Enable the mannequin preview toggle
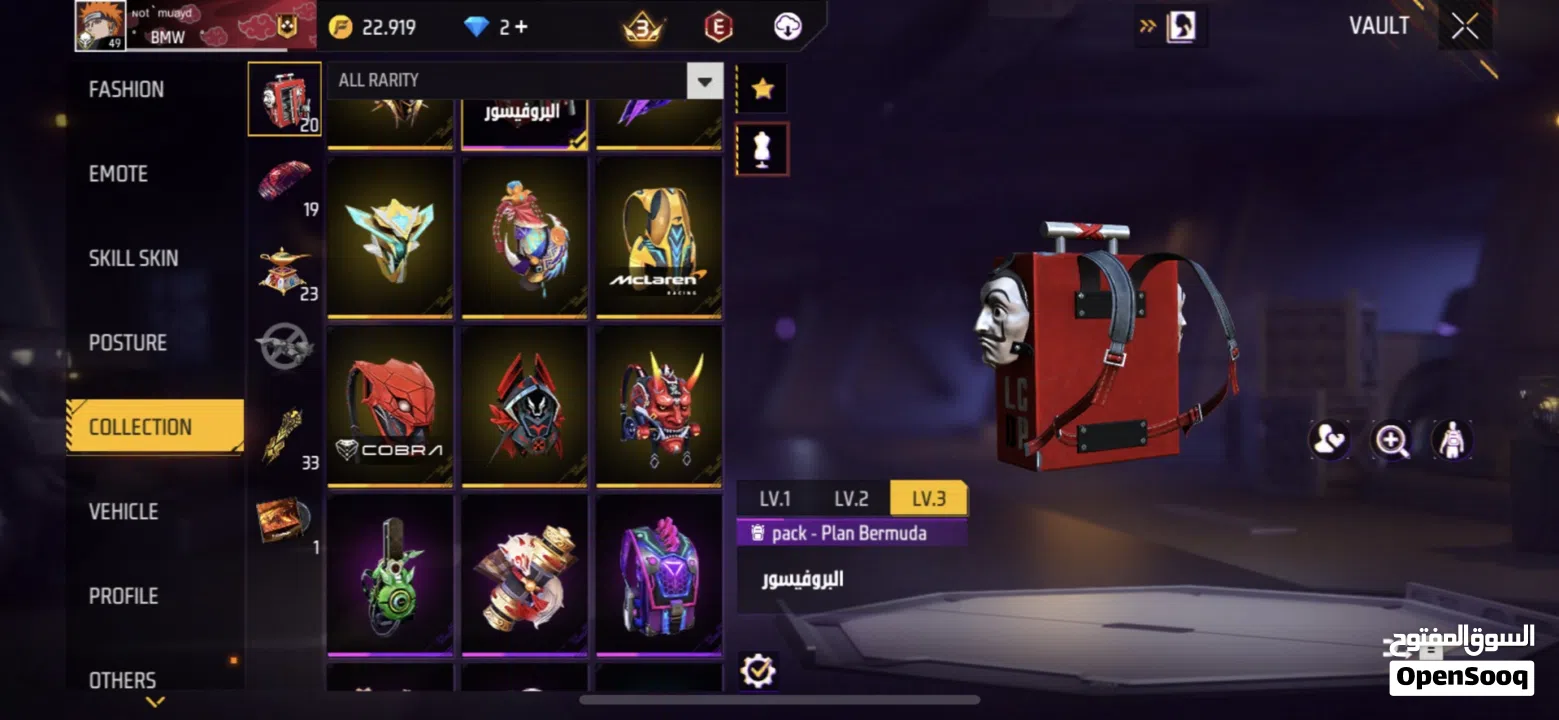Screen dimensions: 1559x720 point(762,147)
